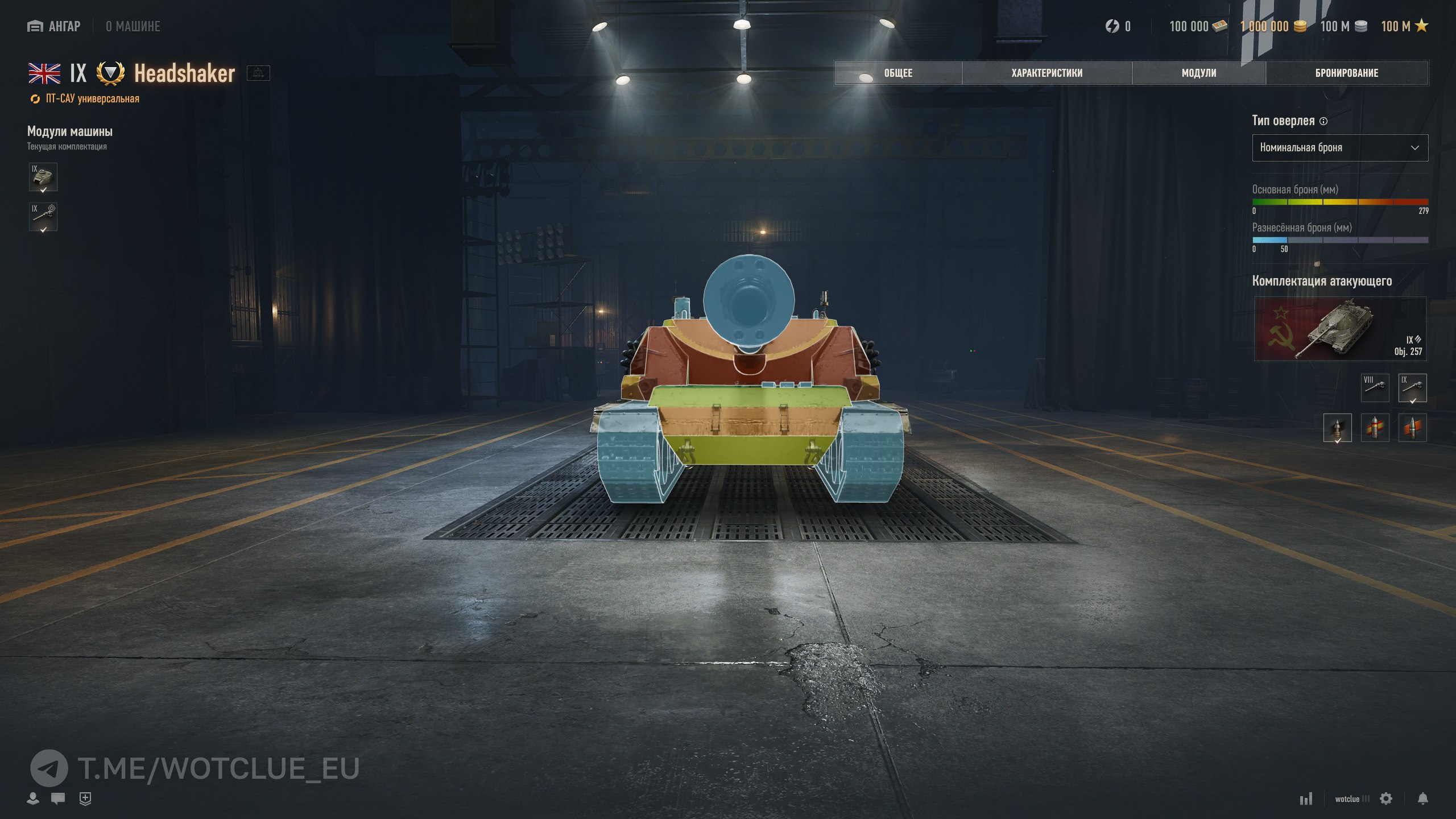Show the Бронирование tab
Screen dimensions: 1456x819
[1346, 73]
